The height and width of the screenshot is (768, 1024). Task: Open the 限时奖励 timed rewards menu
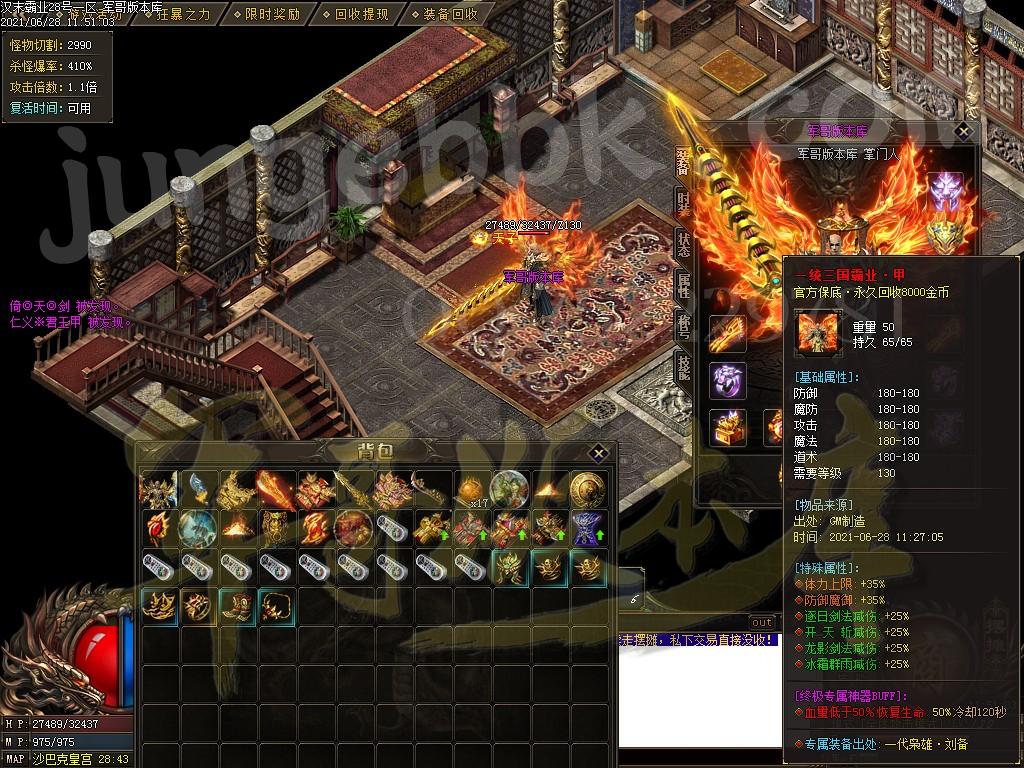271,14
